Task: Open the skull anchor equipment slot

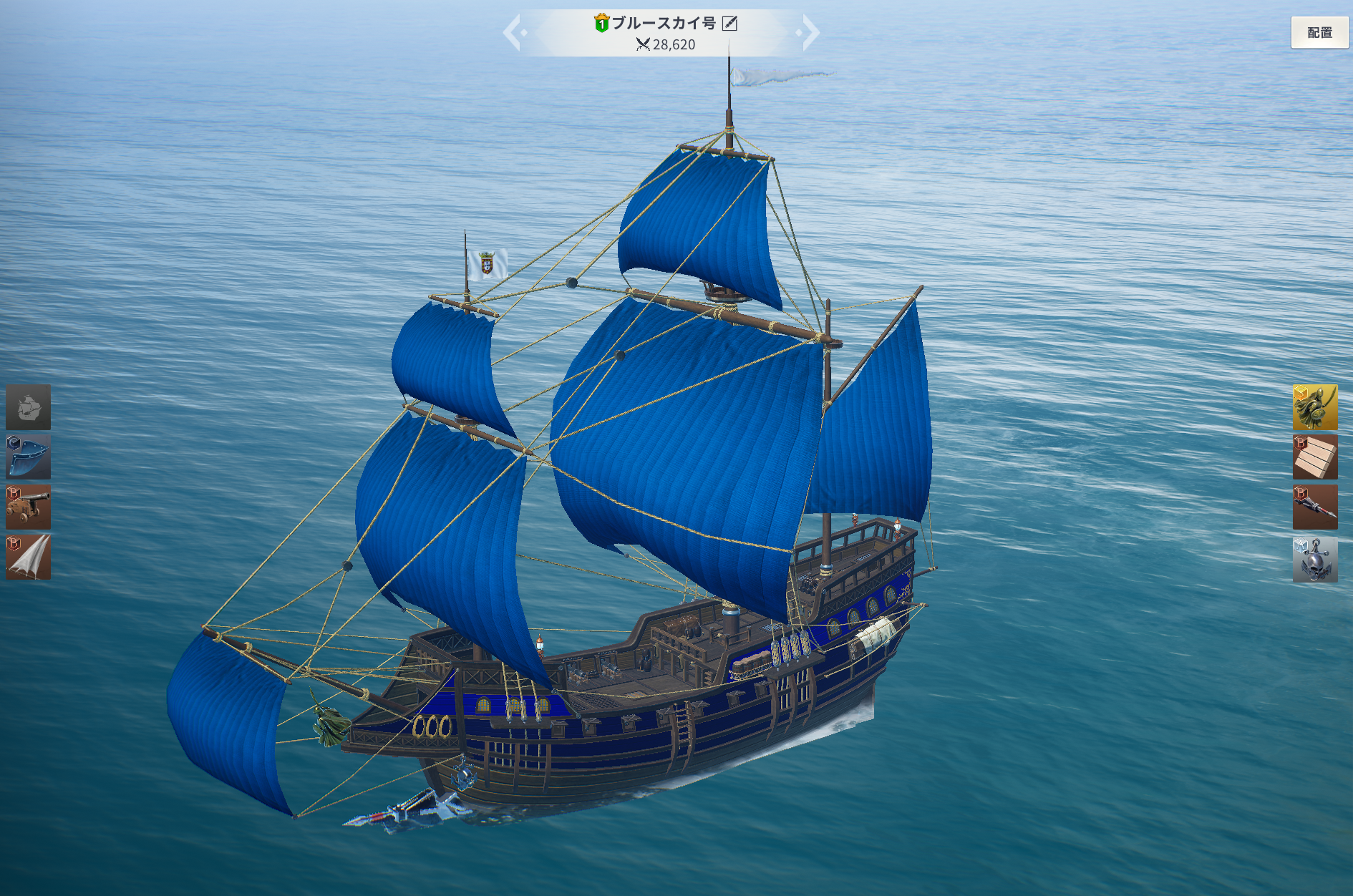Action: click(x=1315, y=559)
